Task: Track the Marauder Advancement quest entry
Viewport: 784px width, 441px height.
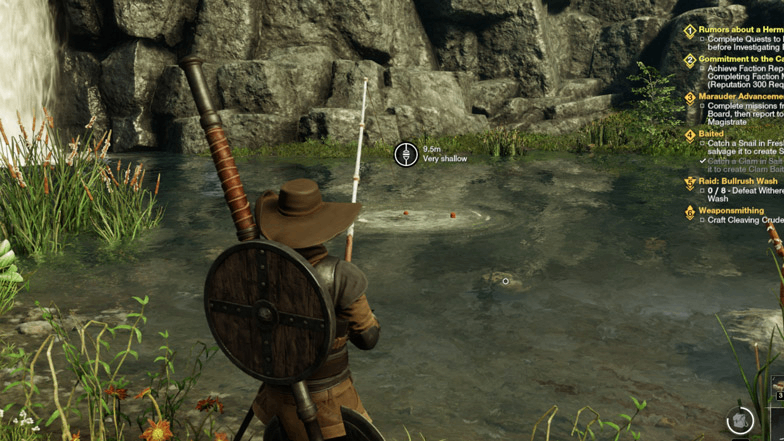Action: tap(740, 97)
